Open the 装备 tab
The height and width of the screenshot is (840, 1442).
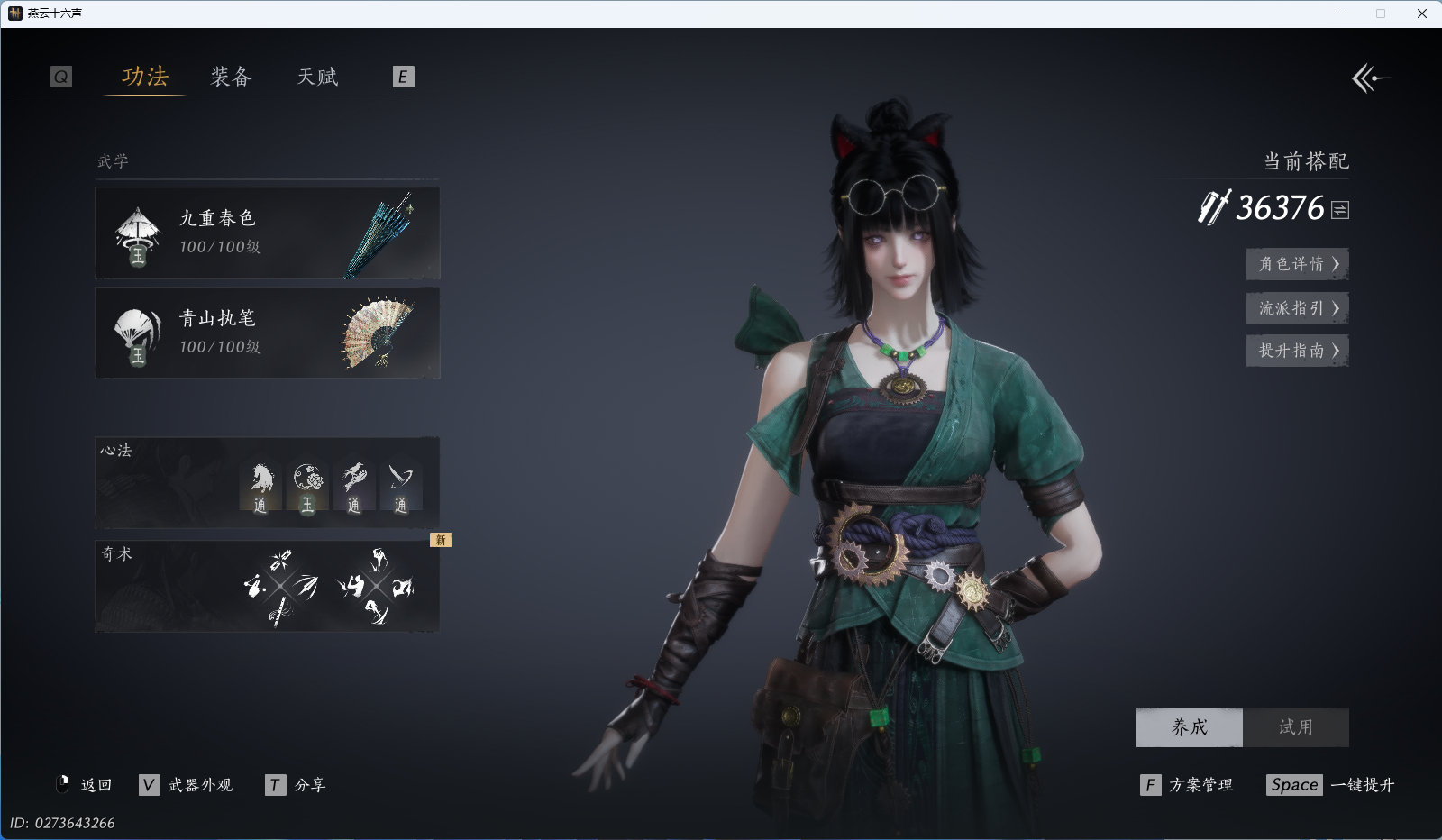[x=231, y=77]
